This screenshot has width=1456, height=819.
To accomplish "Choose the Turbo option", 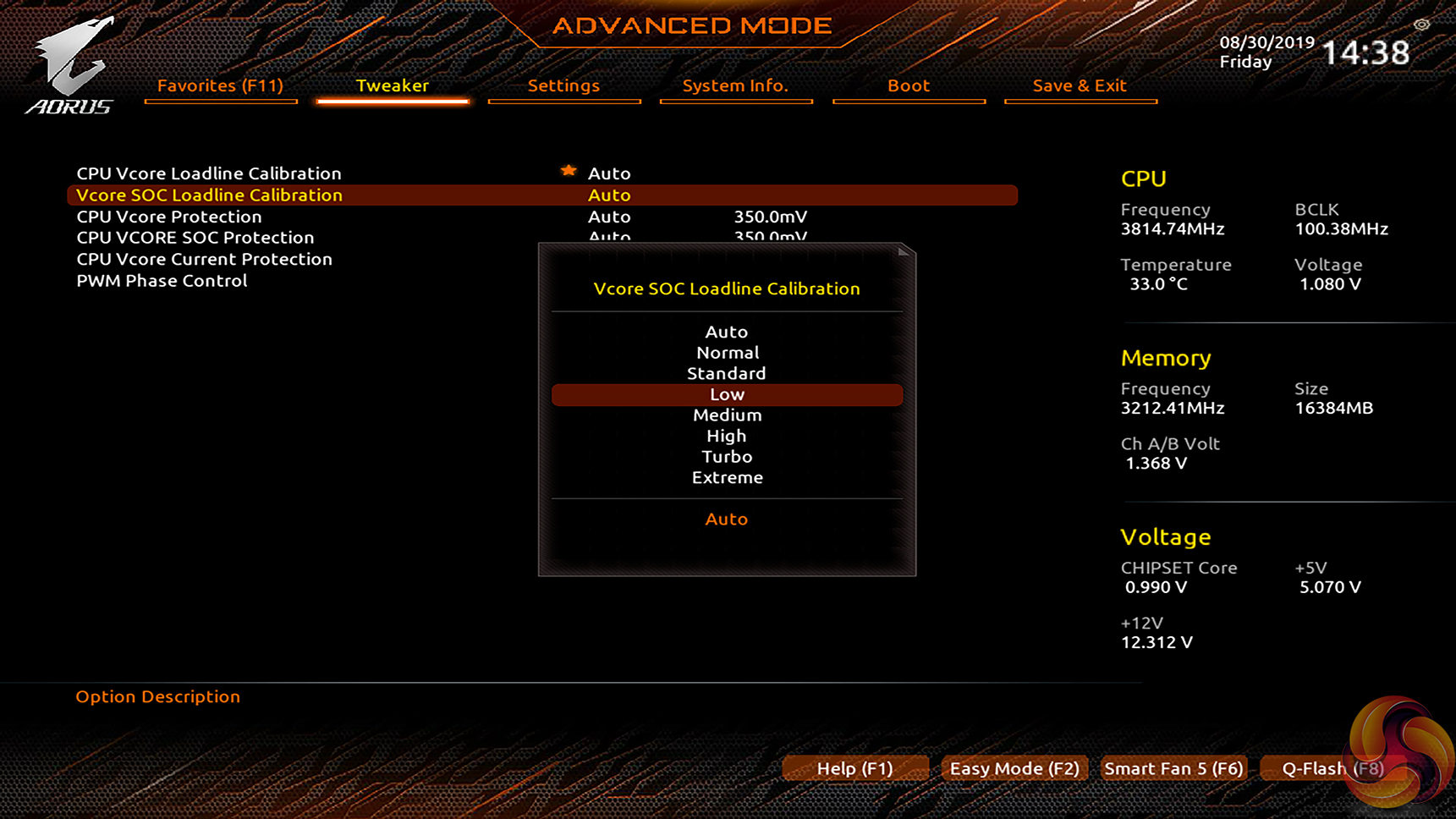I will click(x=727, y=457).
